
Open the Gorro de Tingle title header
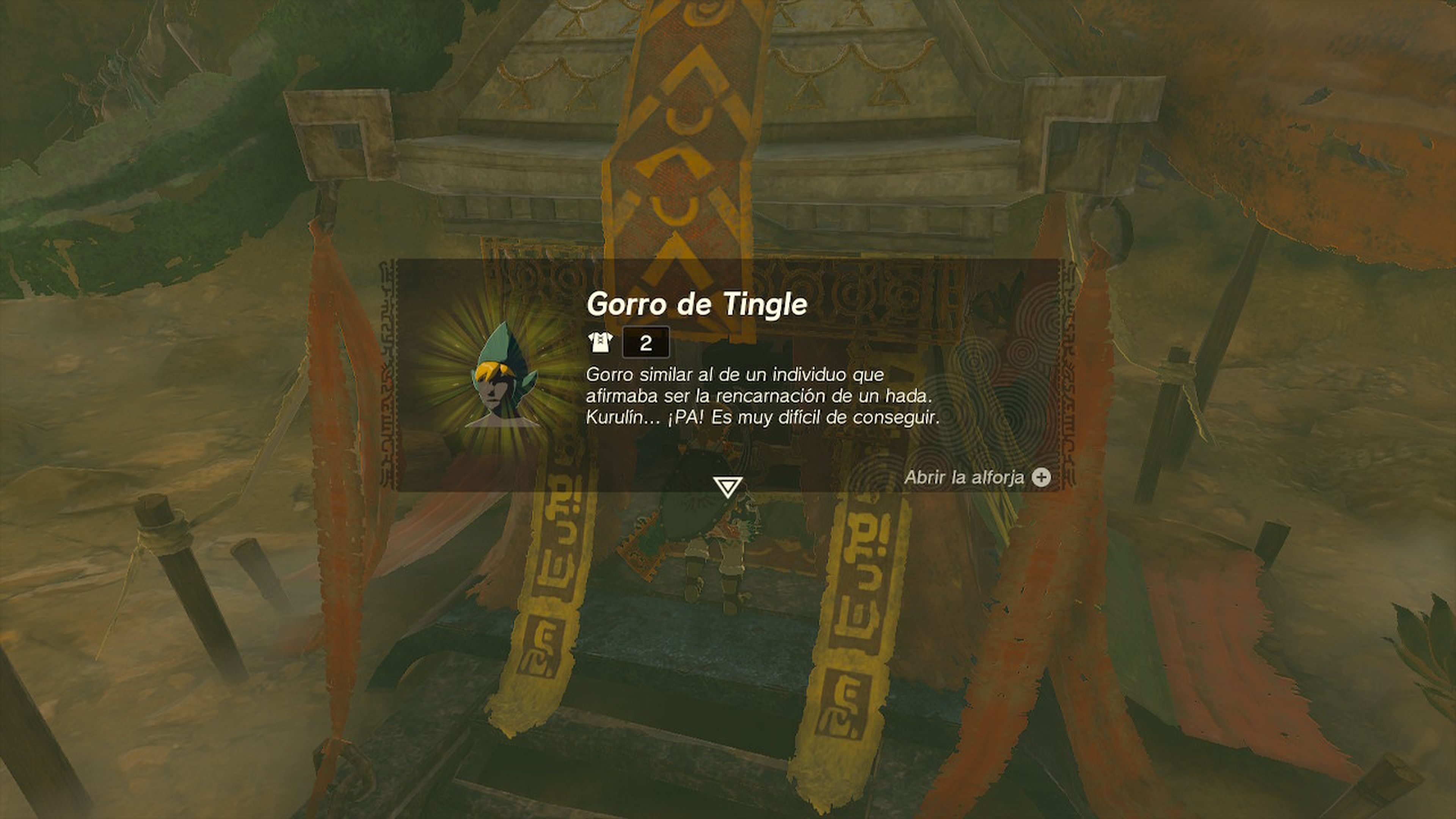(x=698, y=305)
